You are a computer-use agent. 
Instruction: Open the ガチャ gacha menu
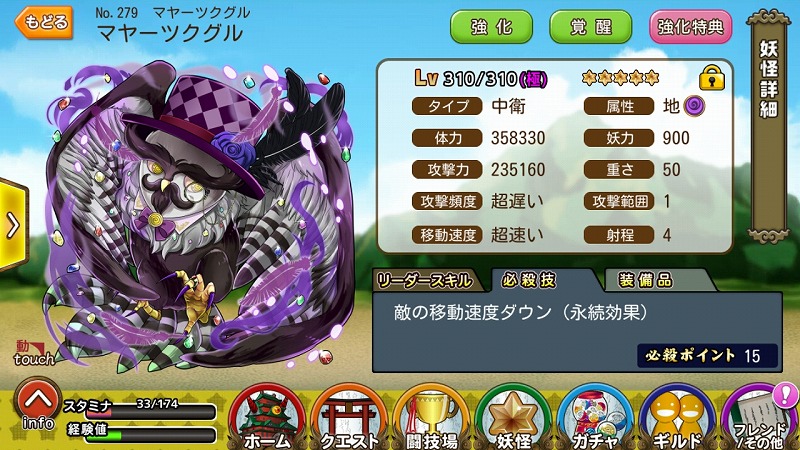pyautogui.click(x=595, y=415)
